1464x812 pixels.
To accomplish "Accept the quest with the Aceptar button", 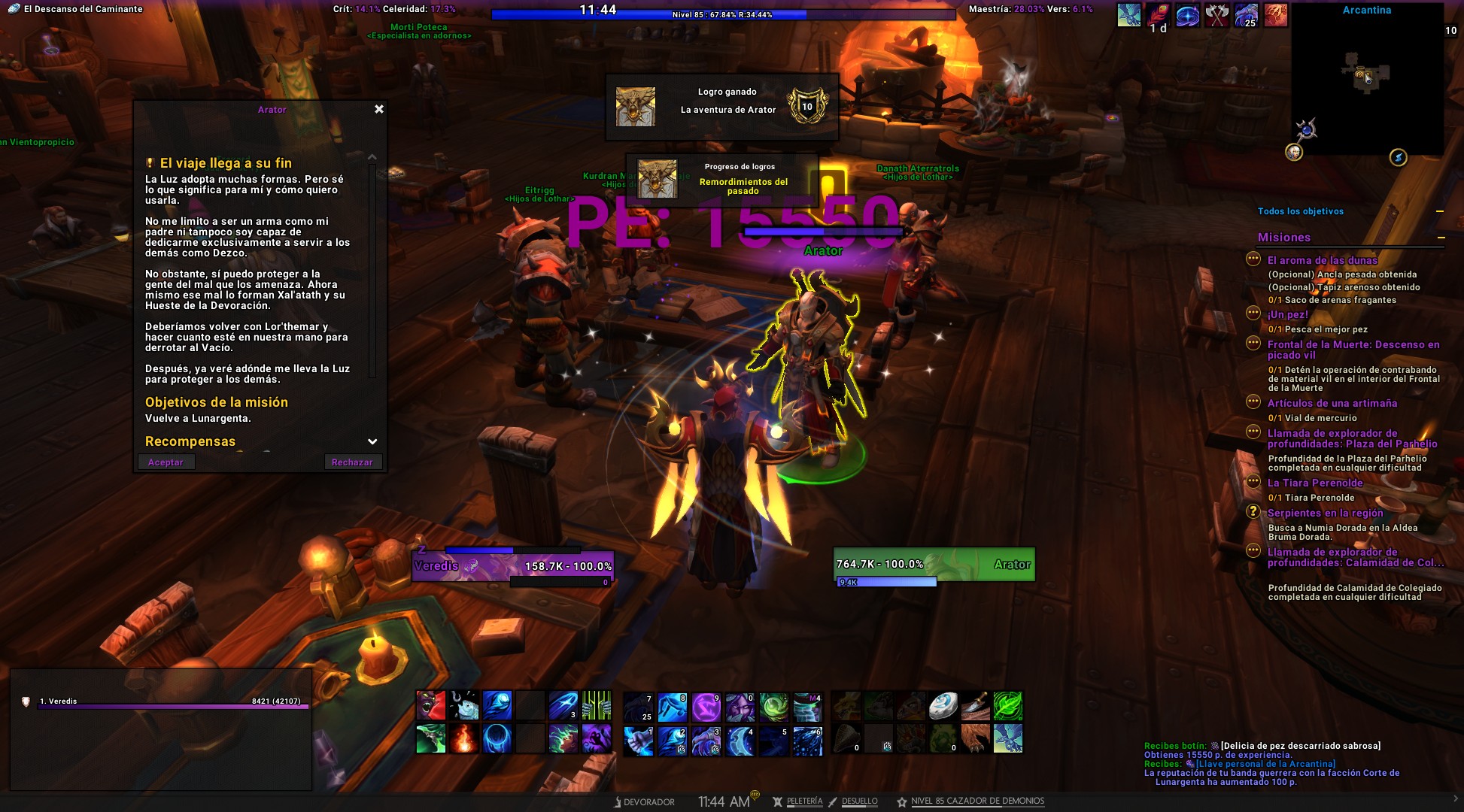I will click(x=166, y=462).
